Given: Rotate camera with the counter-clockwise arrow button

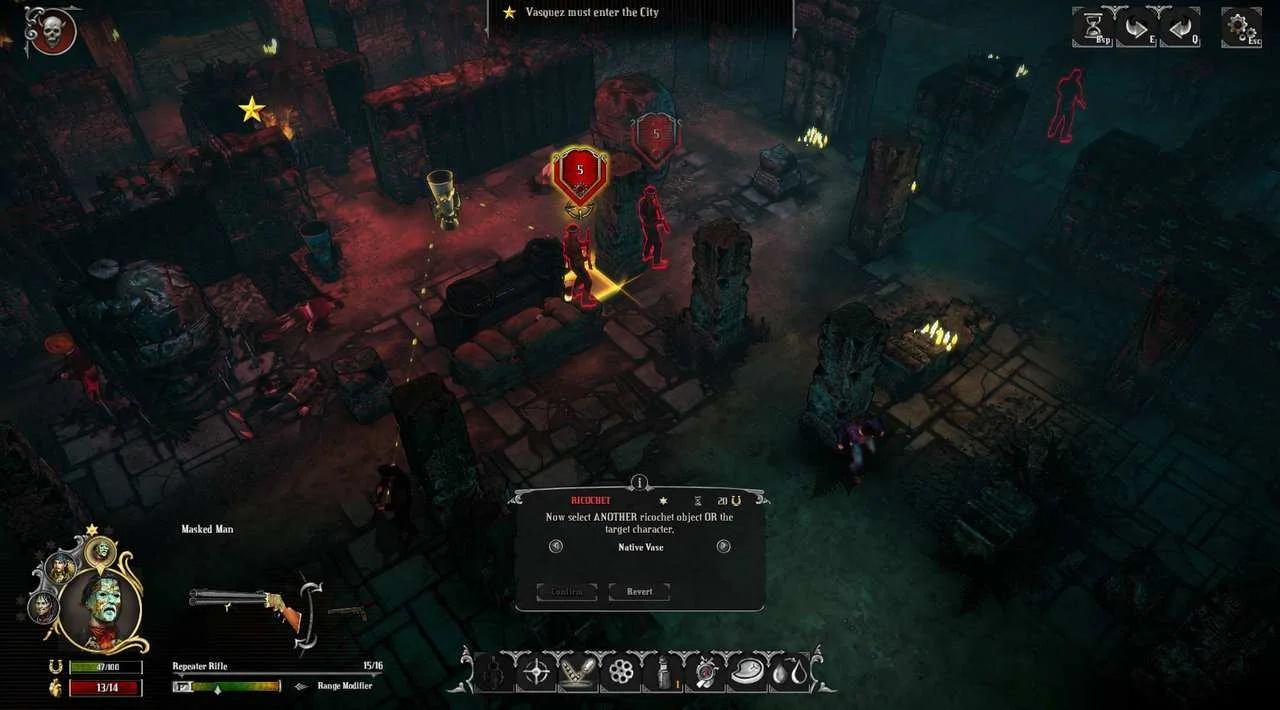Looking at the screenshot, I should click(1178, 27).
